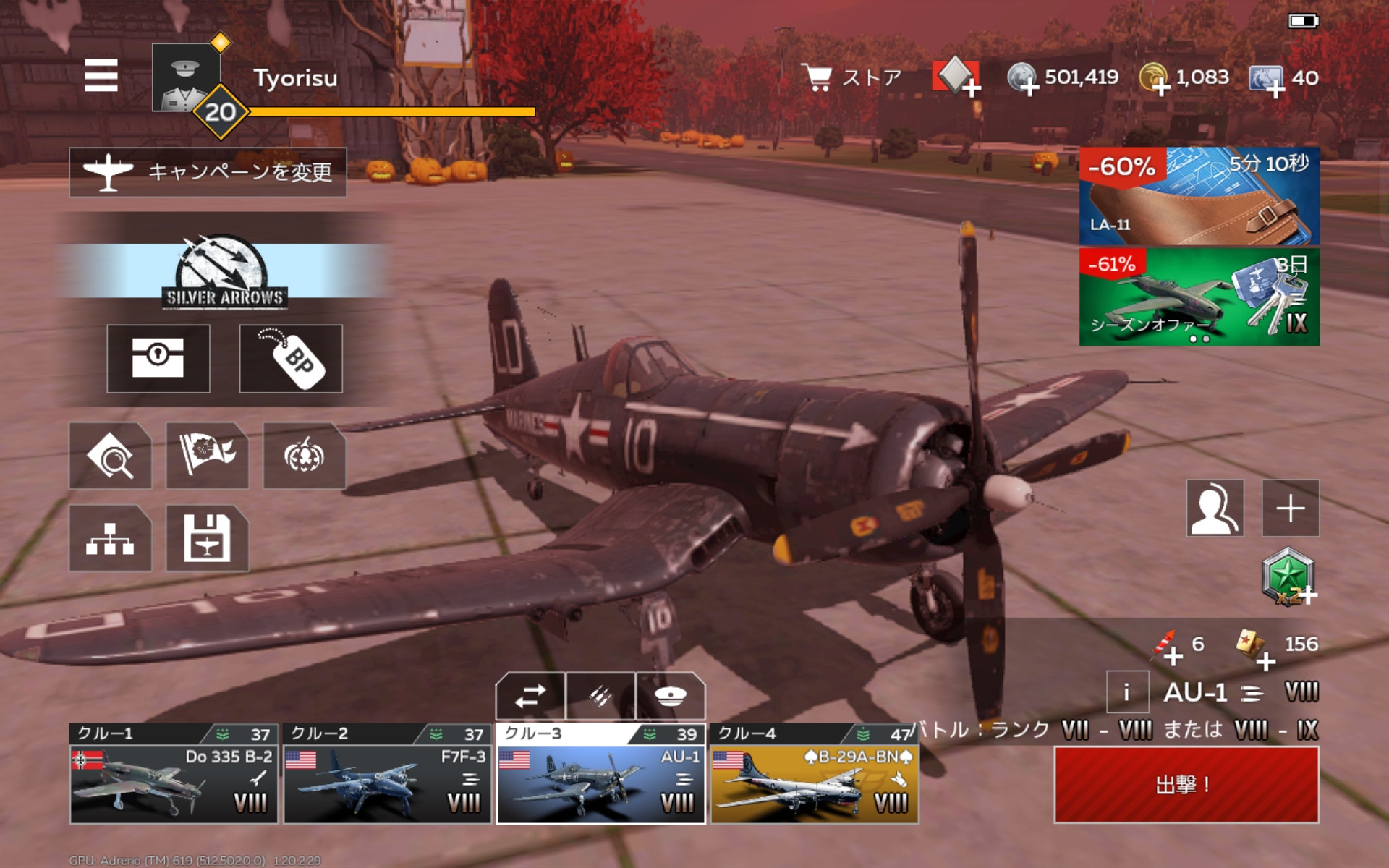Start battle with 出撃！ button
This screenshot has width=1389, height=868.
[x=1186, y=785]
